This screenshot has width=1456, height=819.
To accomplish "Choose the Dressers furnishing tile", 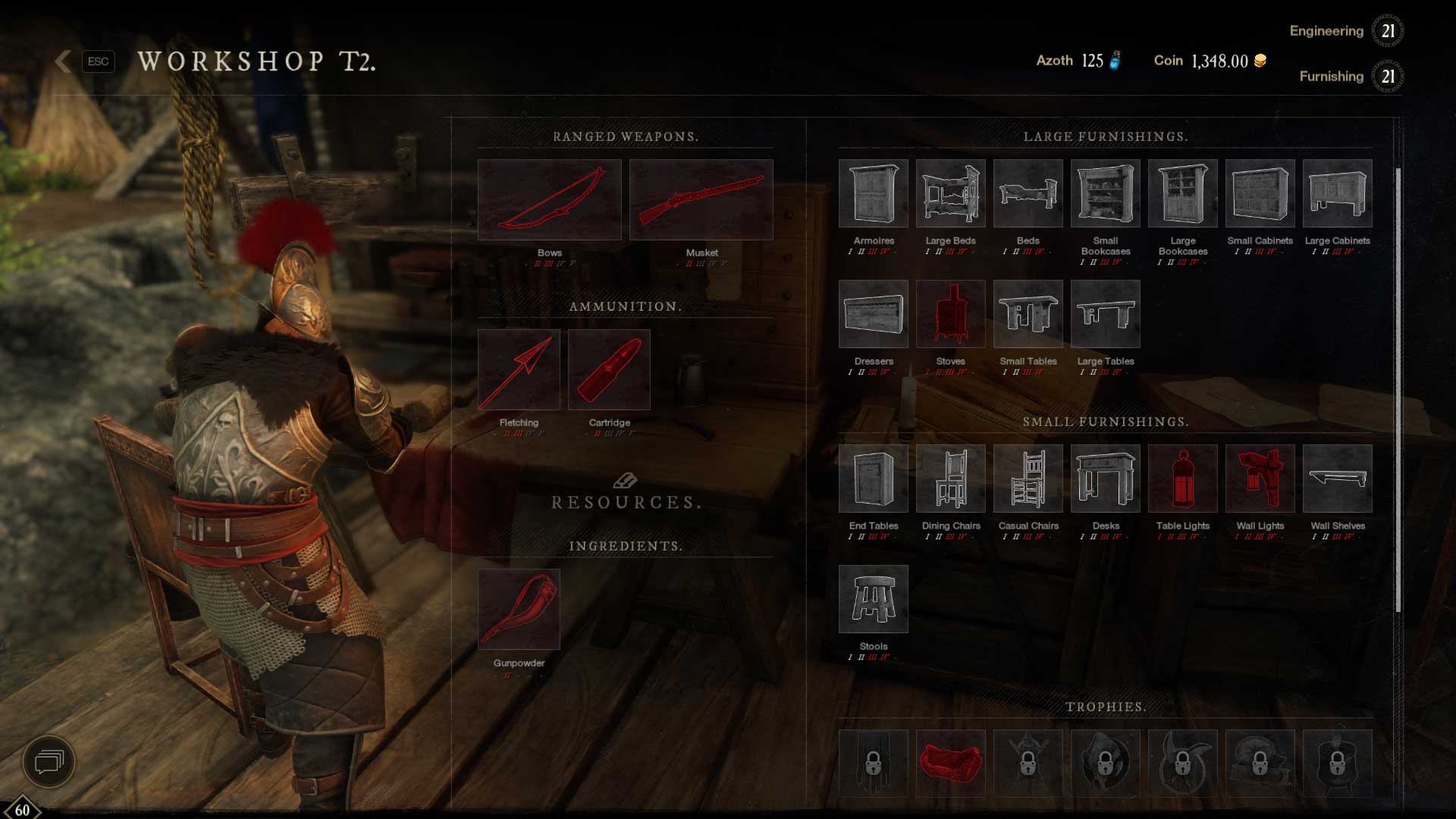I will tap(873, 314).
